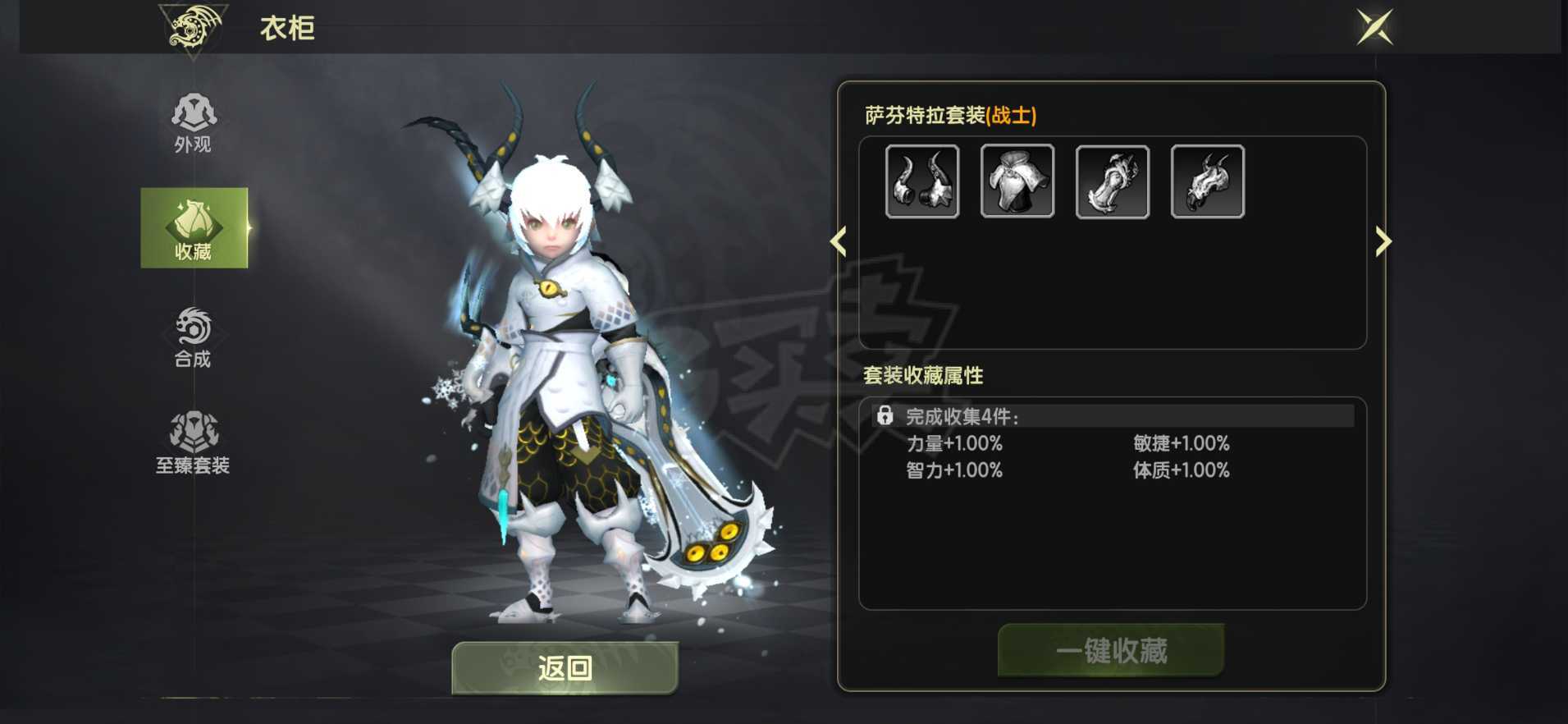Select the gauntlet costume slot
The image size is (1568, 724).
click(1113, 181)
